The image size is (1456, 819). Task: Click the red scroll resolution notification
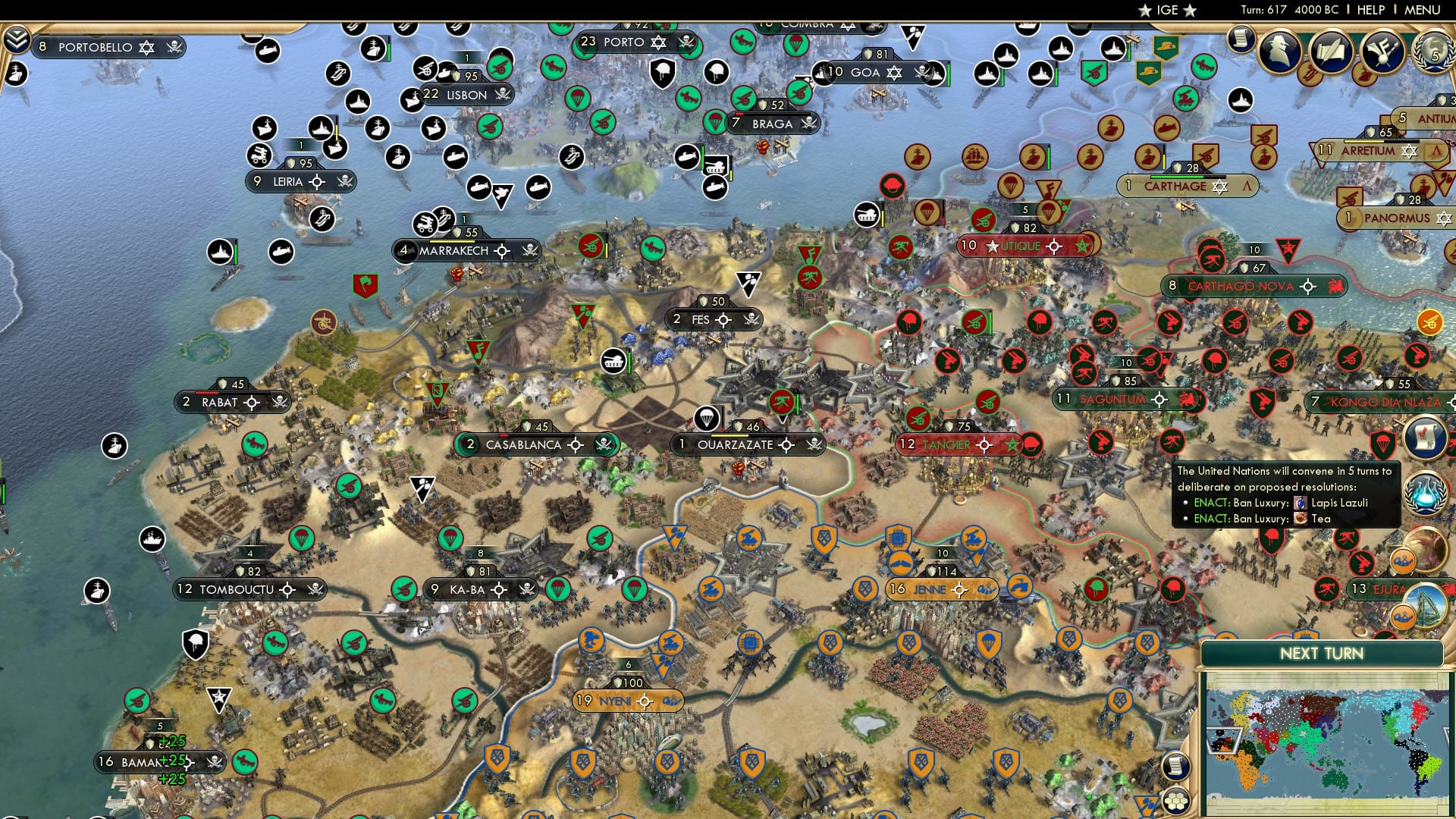pyautogui.click(x=1424, y=437)
